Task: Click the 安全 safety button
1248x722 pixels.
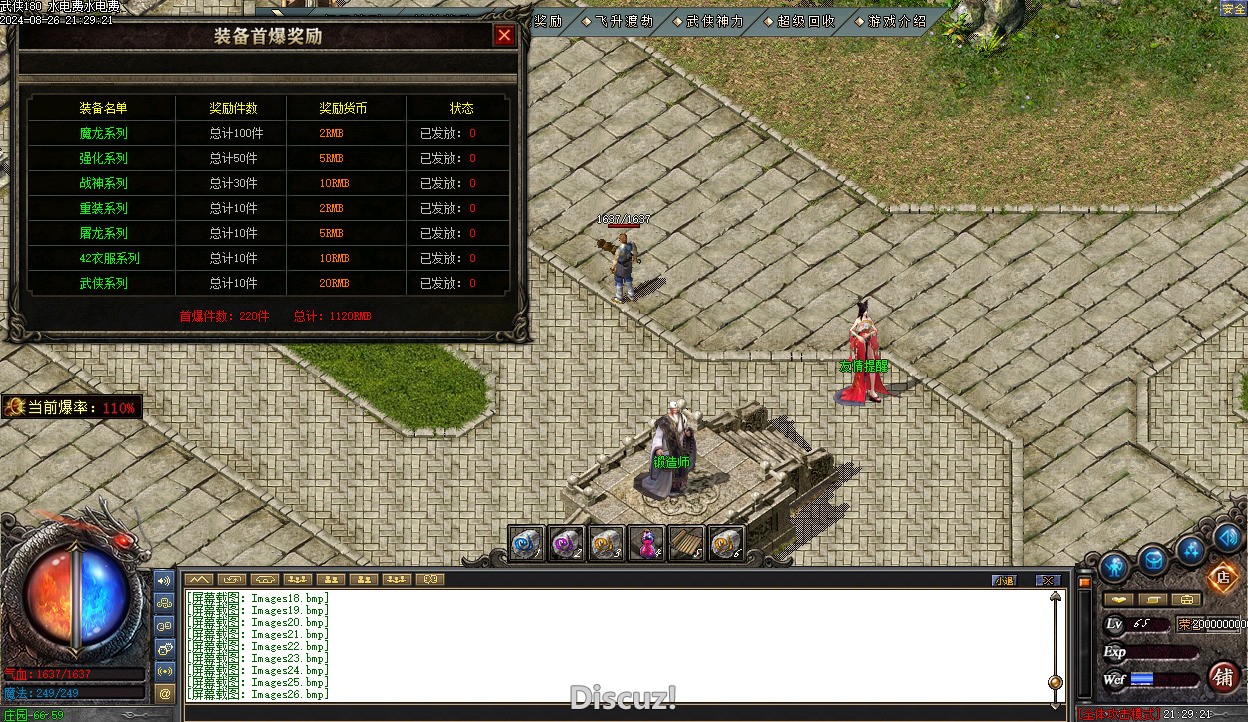Action: [1233, 9]
